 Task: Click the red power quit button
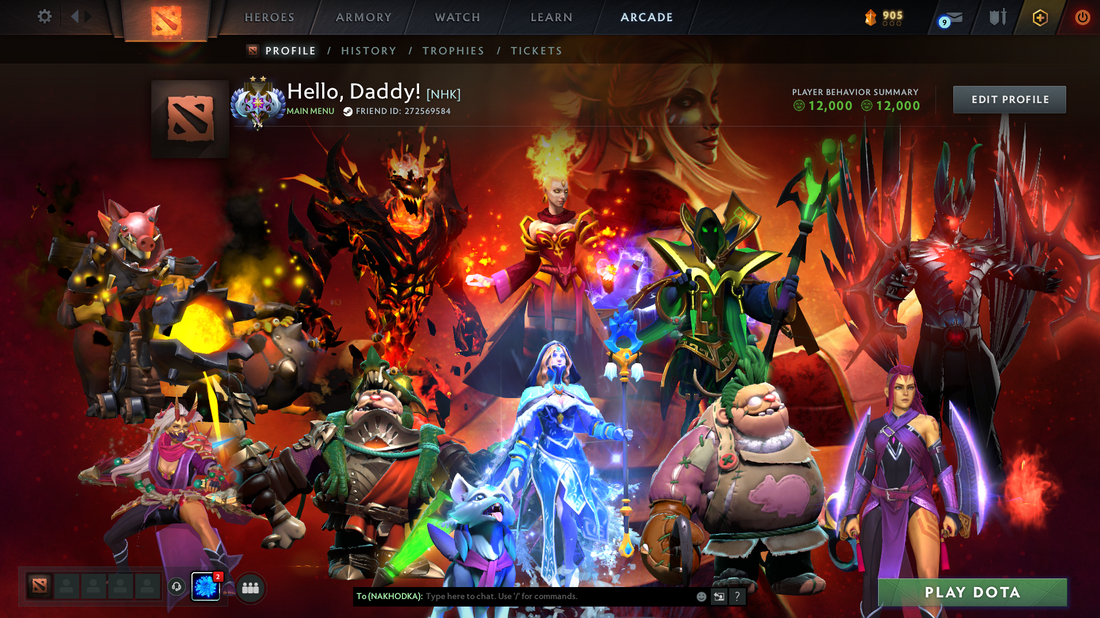(1082, 18)
